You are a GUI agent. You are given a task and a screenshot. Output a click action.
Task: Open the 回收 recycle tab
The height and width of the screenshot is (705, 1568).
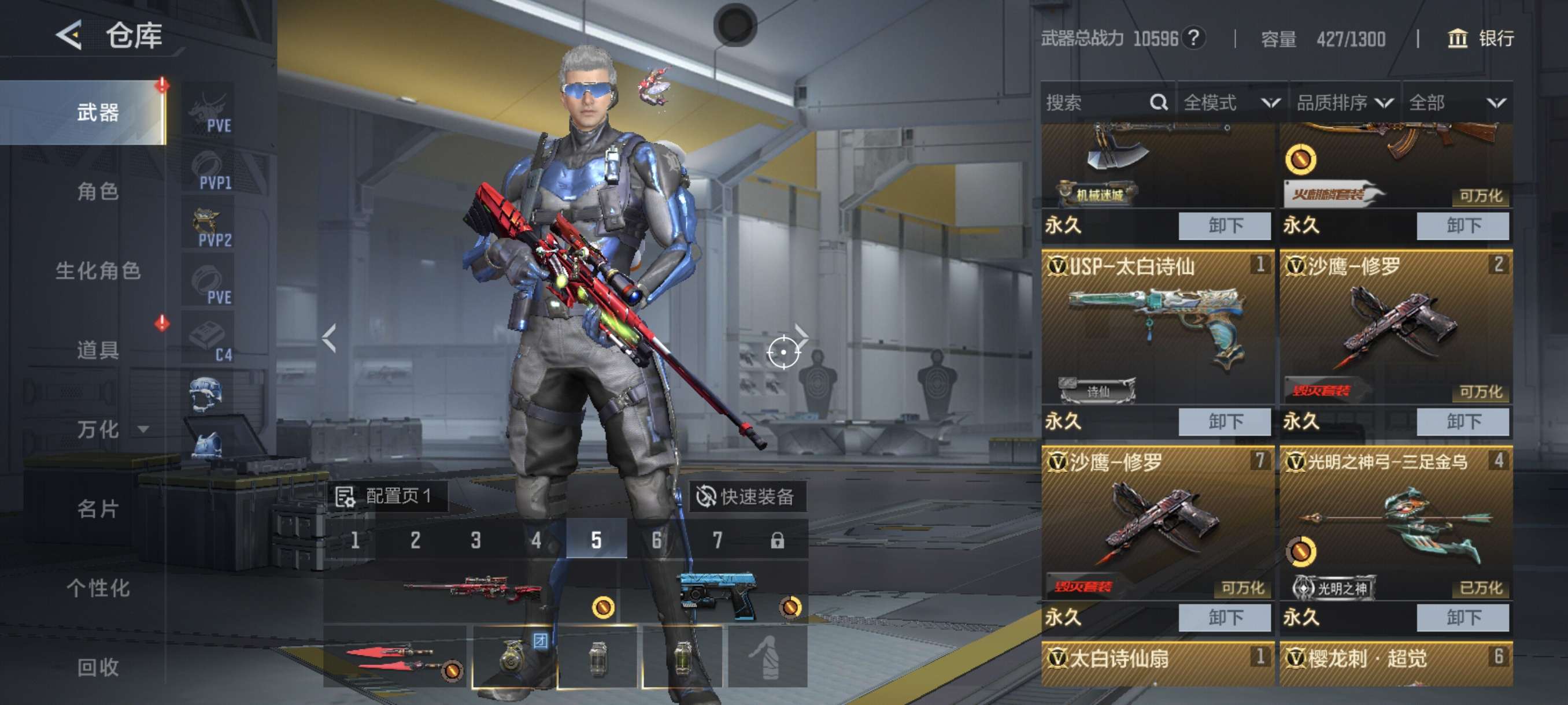click(x=97, y=667)
